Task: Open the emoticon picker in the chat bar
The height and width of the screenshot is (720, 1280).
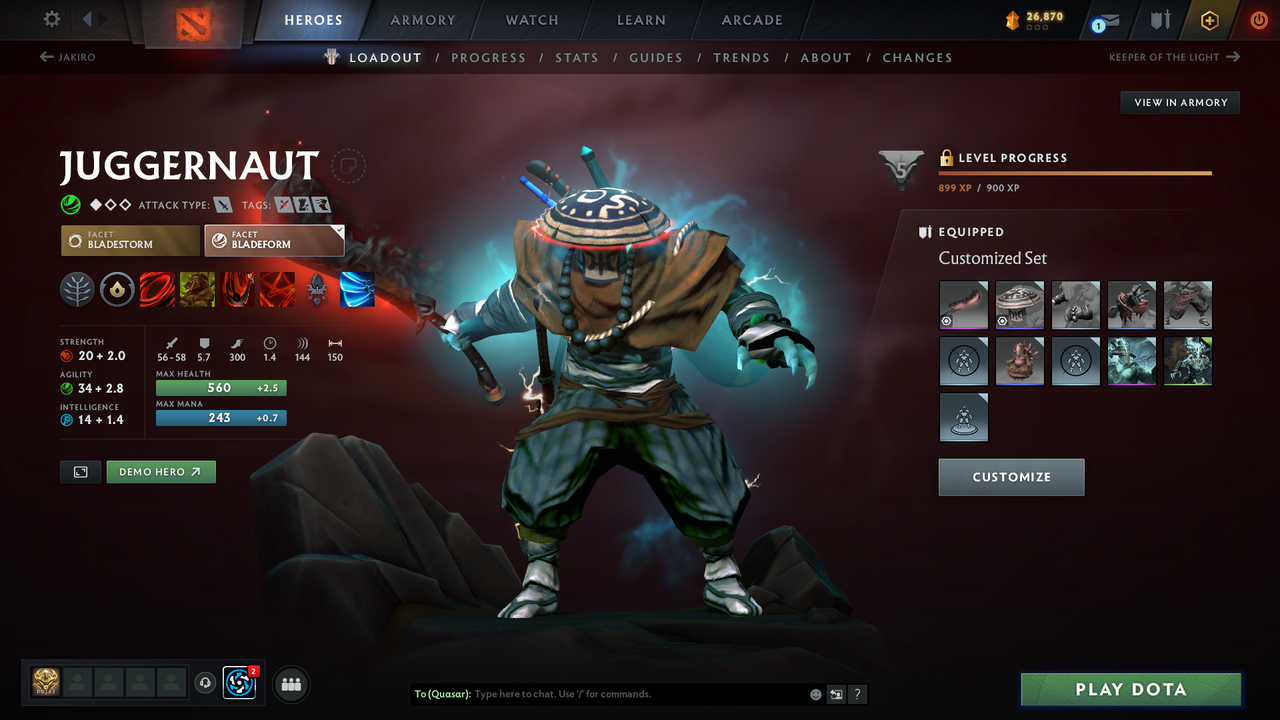Action: point(815,694)
